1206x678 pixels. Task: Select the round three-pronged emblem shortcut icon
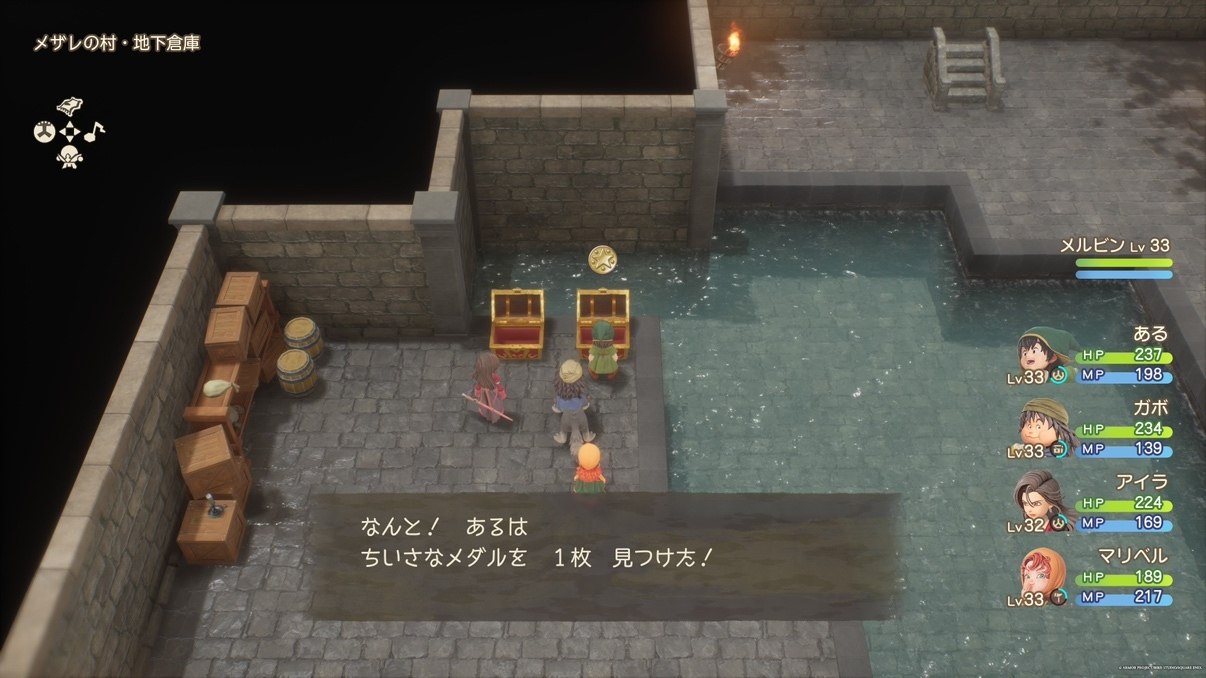[44, 131]
